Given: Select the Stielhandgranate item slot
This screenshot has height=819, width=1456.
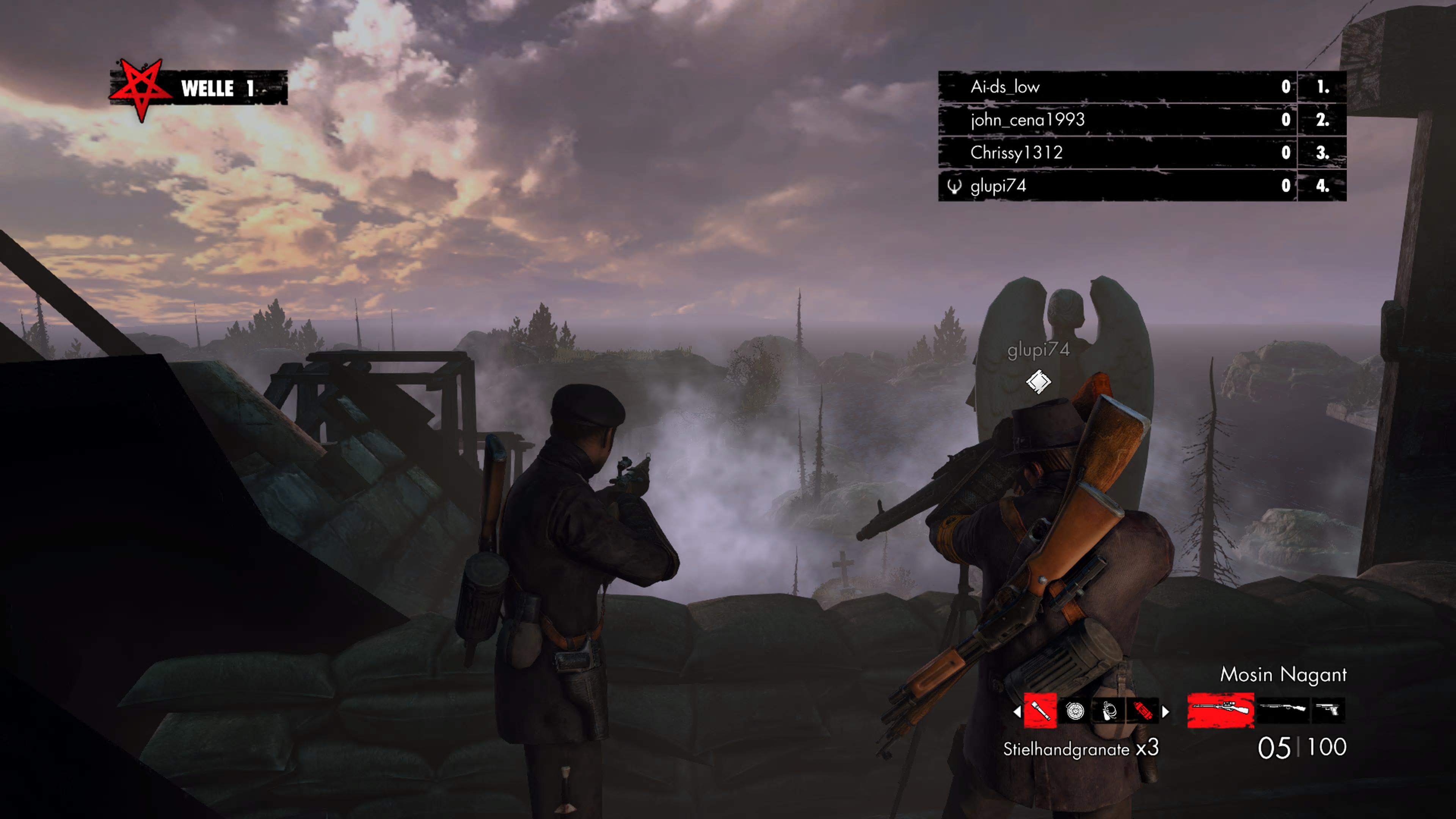Looking at the screenshot, I should pyautogui.click(x=1040, y=711).
